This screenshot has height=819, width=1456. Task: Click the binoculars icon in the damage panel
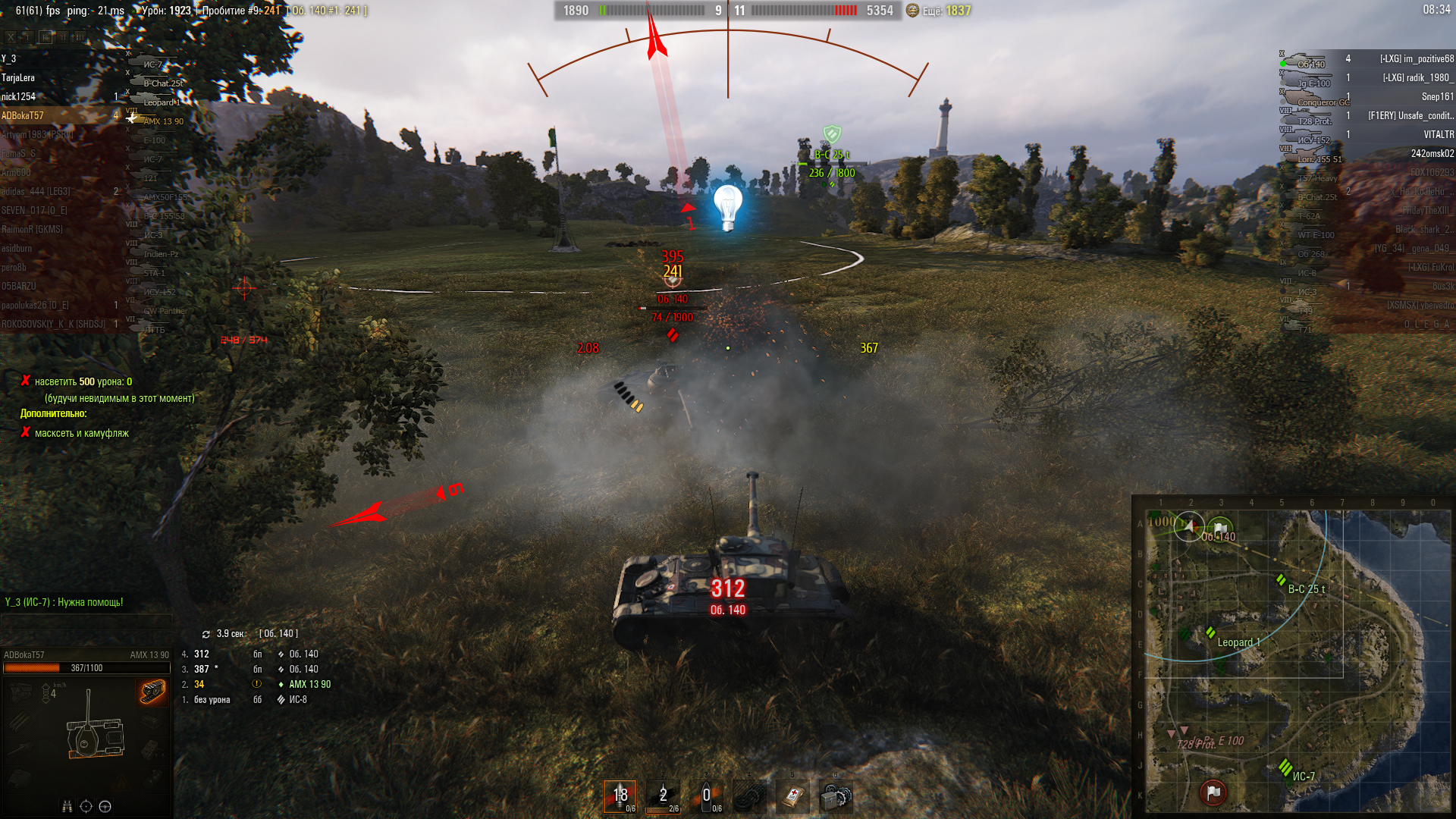67,806
